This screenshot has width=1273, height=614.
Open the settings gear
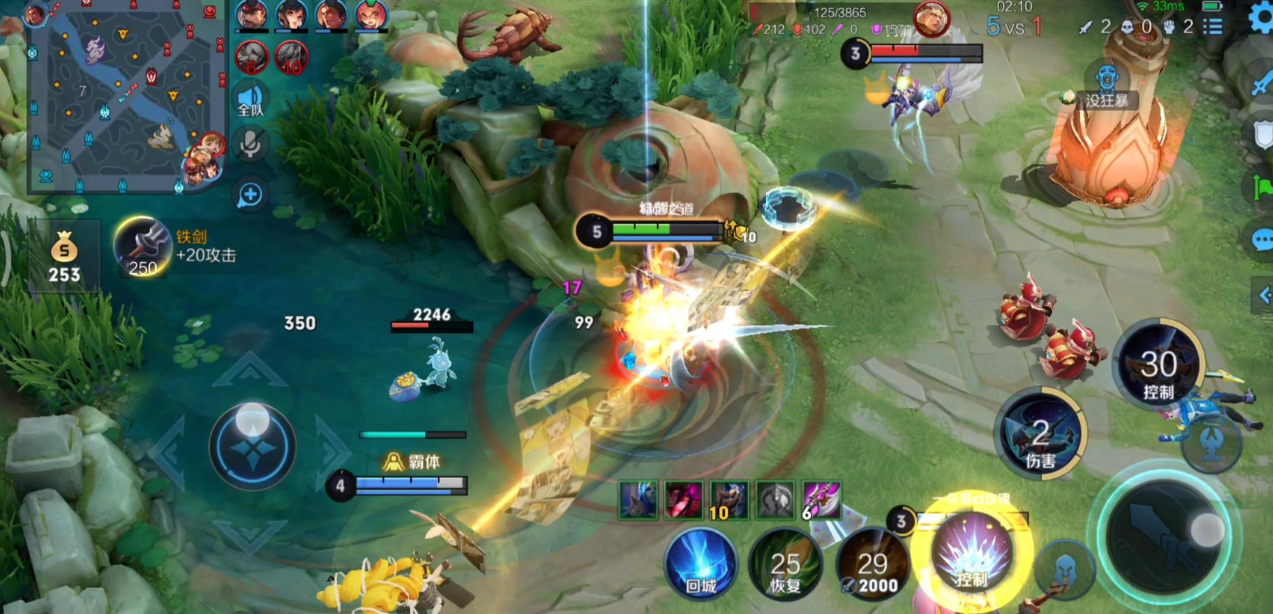point(1260,18)
